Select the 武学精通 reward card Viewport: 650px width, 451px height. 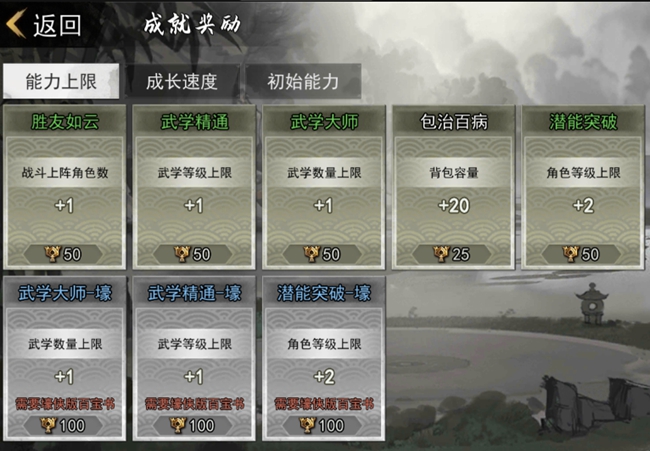(x=194, y=185)
